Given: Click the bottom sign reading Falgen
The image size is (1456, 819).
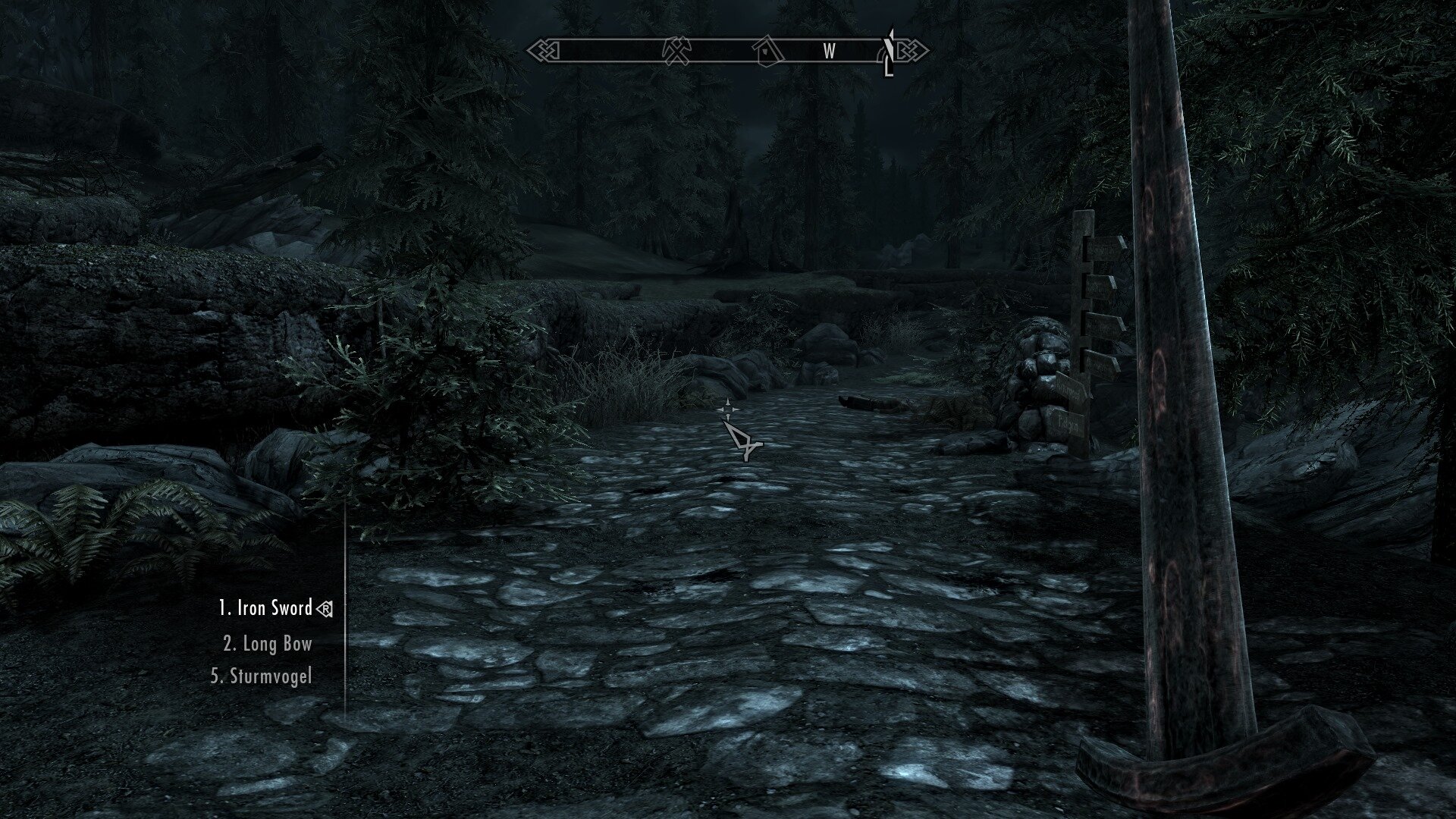Looking at the screenshot, I should coord(1067,422).
